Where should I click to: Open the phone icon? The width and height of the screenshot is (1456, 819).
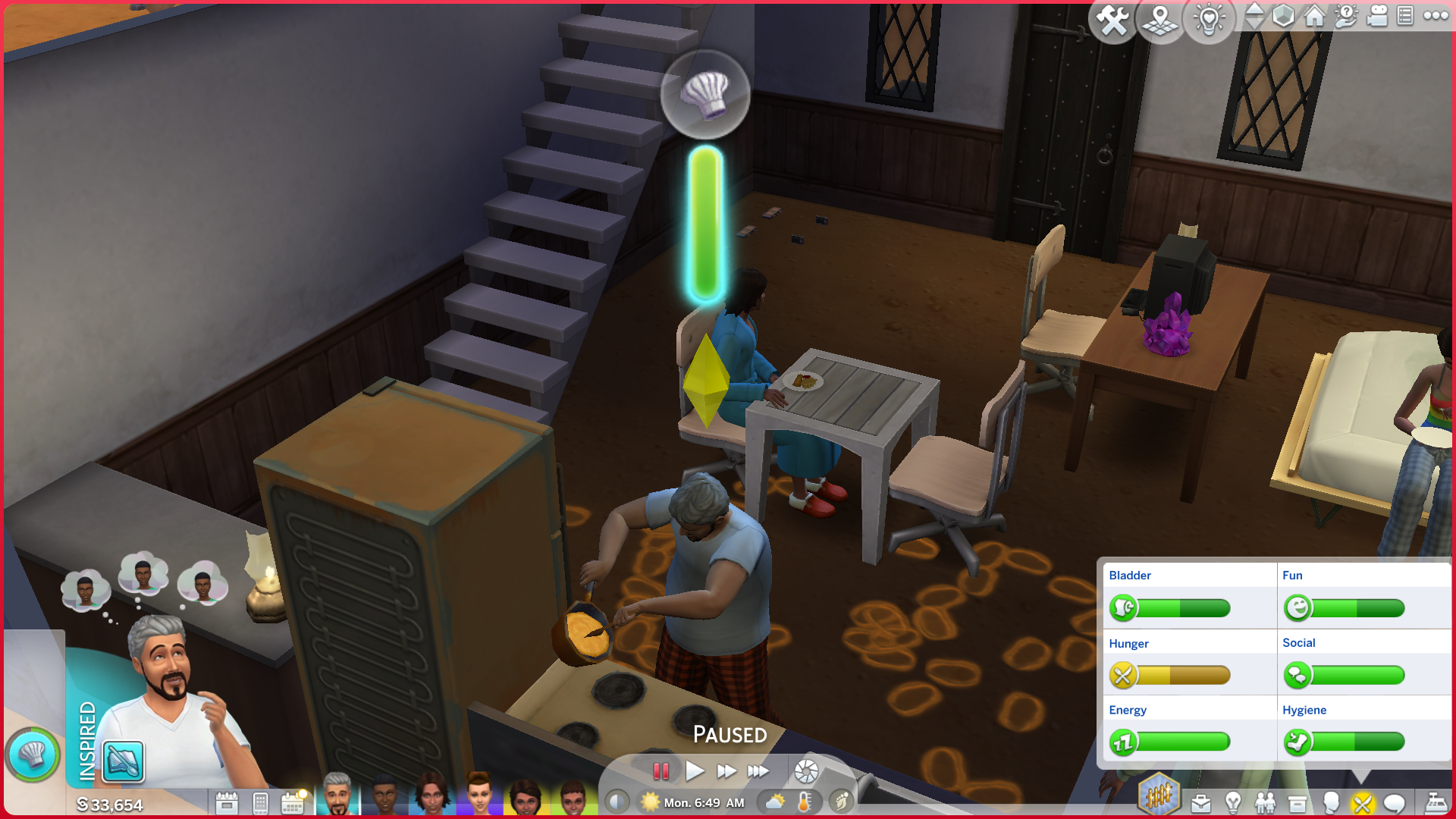(x=260, y=802)
